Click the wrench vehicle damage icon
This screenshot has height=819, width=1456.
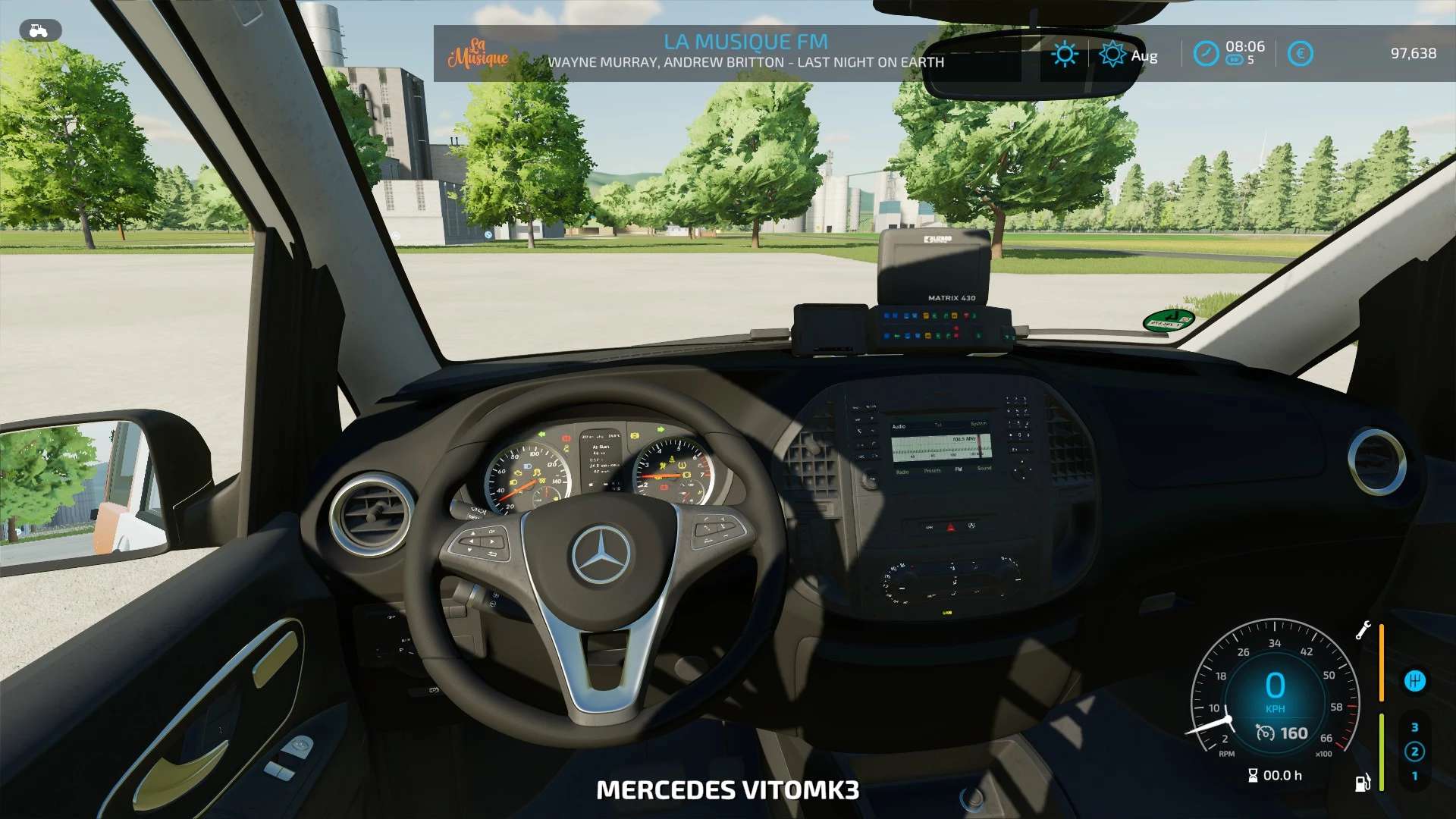pos(1363,630)
